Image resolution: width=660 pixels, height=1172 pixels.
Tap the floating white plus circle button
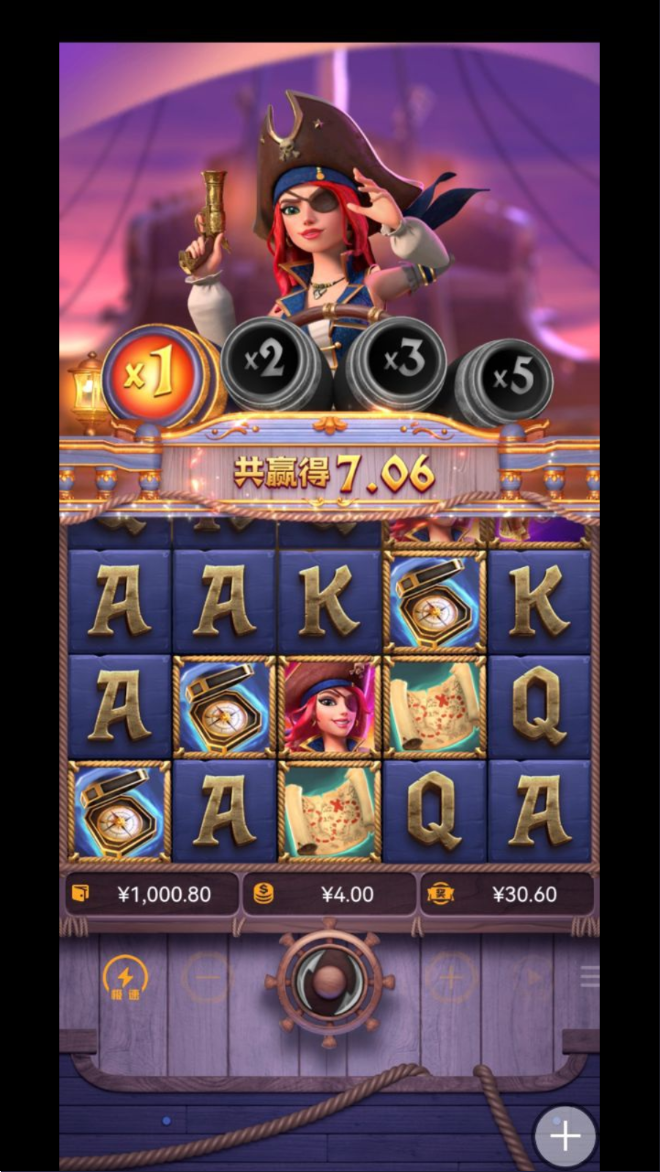coord(565,1137)
